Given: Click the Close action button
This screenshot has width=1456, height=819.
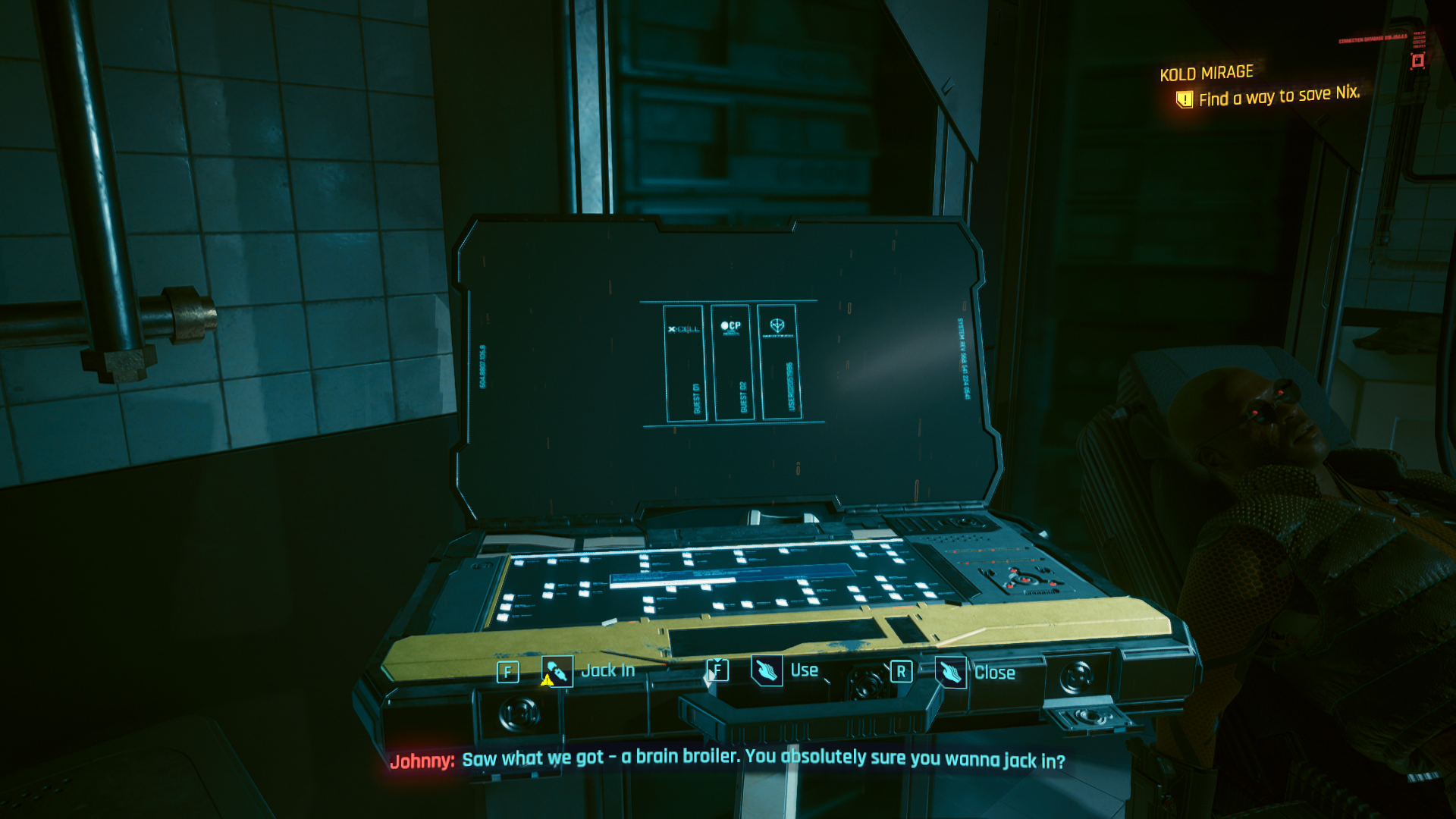Looking at the screenshot, I should click(997, 673).
